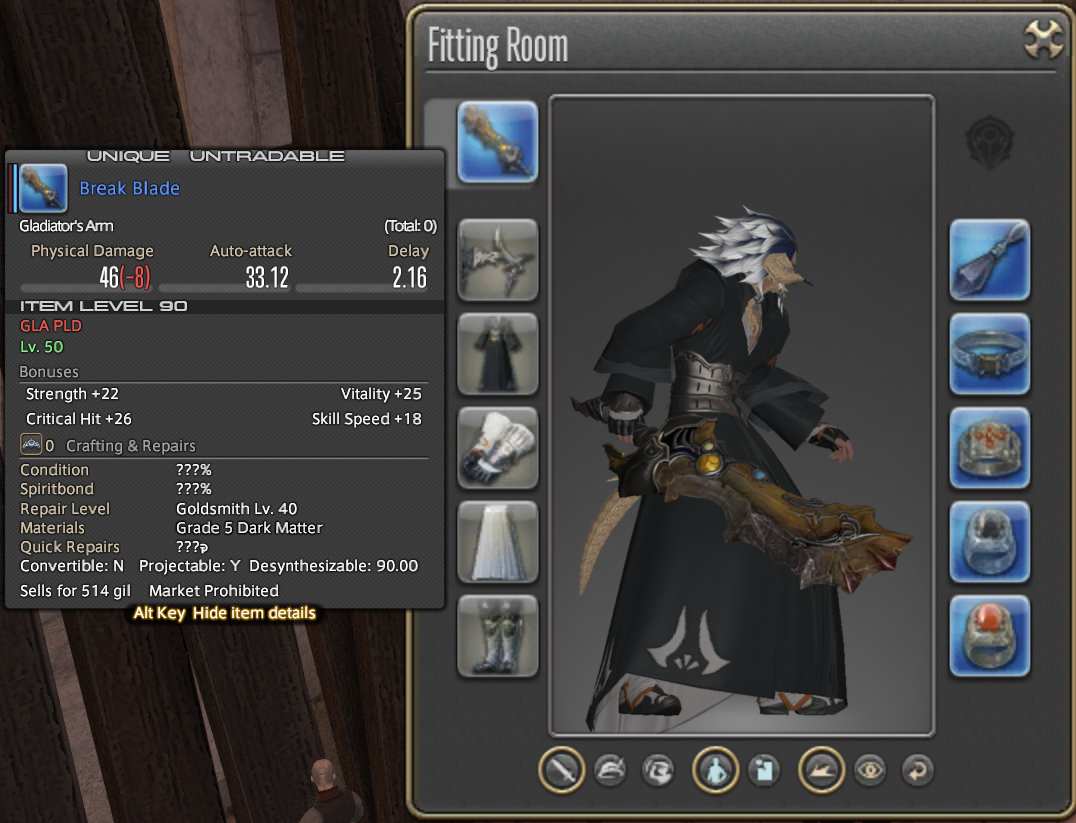Select the purple crystal pendant slot

click(x=989, y=260)
